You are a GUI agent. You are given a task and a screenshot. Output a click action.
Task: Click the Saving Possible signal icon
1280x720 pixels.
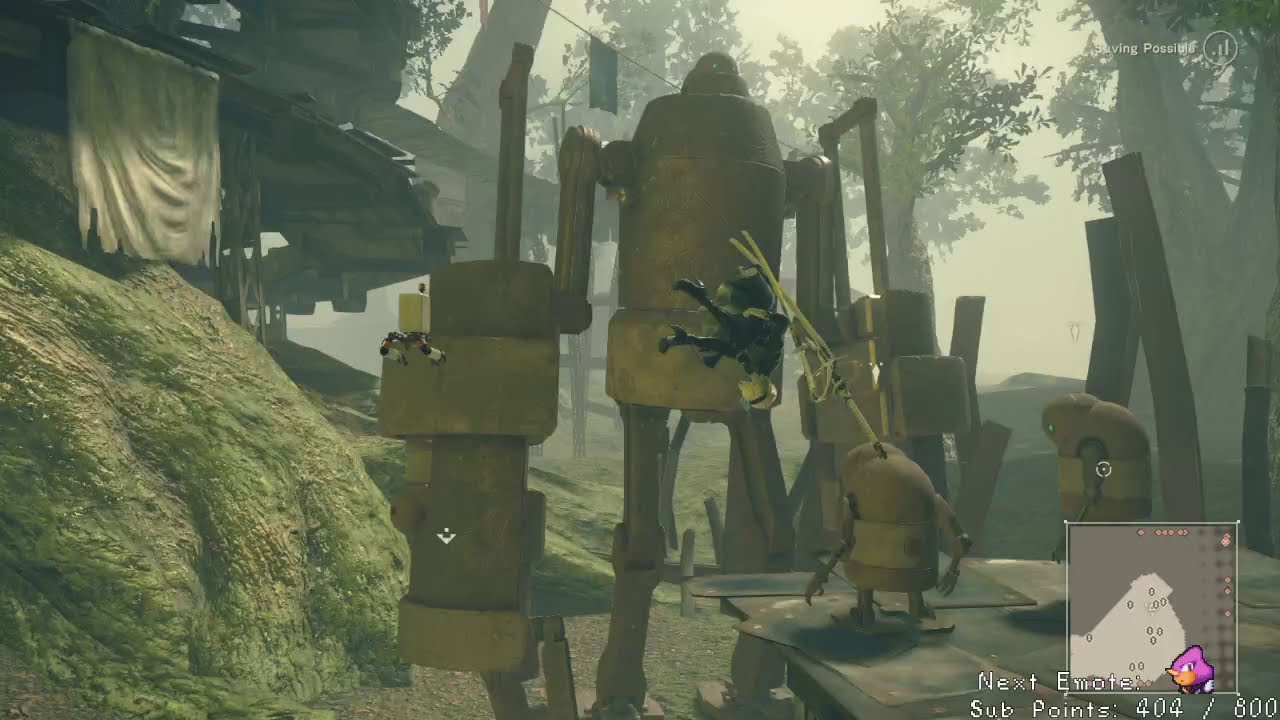1220,48
